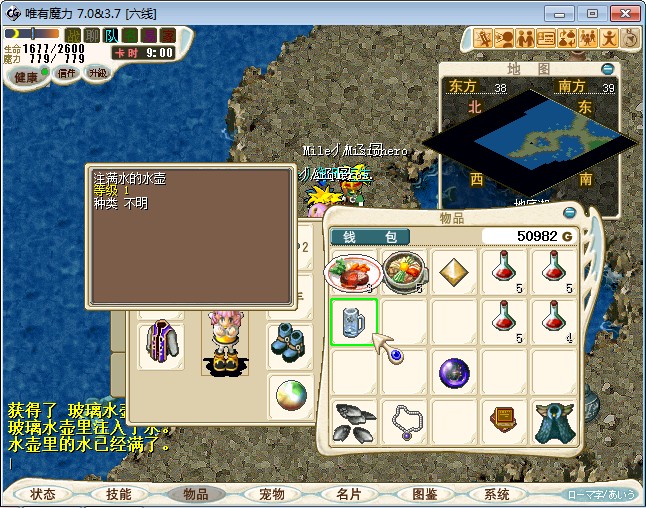The height and width of the screenshot is (508, 646).
Task: Open the 系统 system tab
Action: point(497,494)
